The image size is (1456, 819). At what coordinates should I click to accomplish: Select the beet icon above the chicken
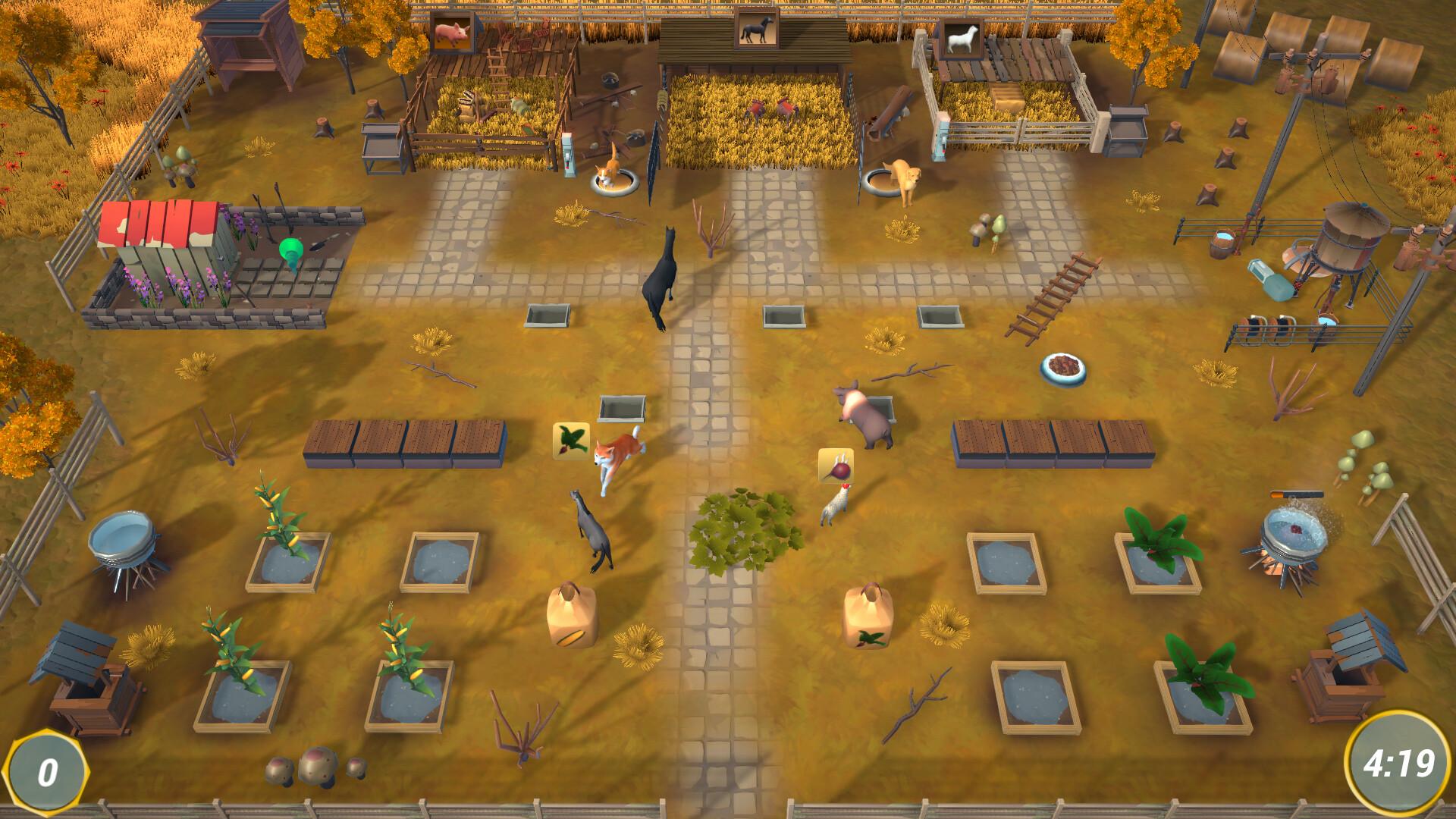coord(836,466)
